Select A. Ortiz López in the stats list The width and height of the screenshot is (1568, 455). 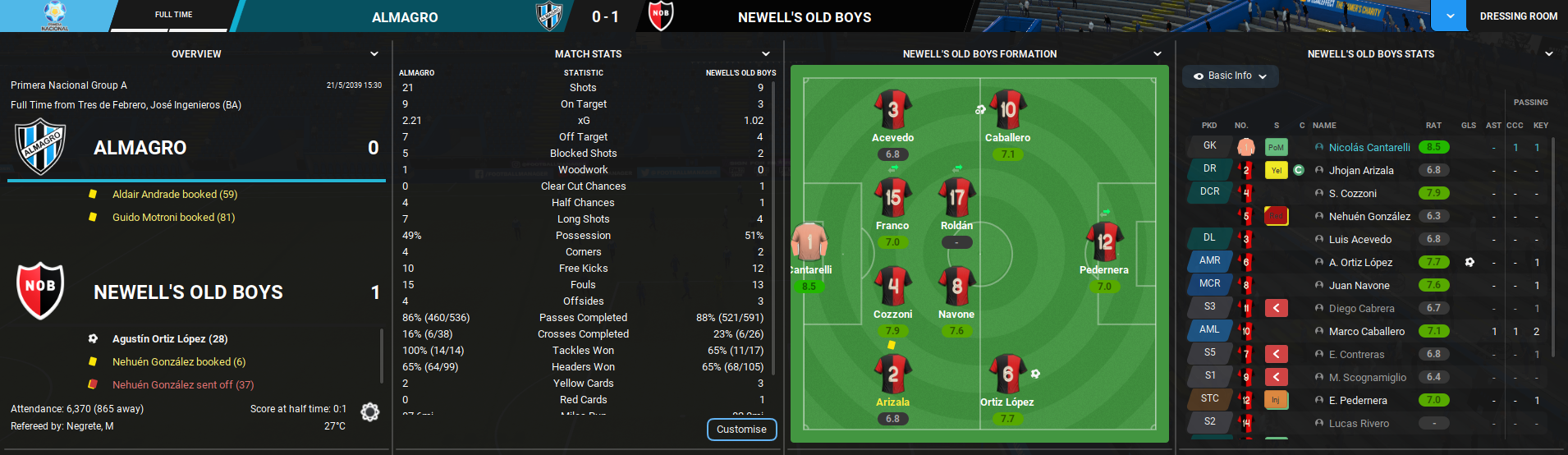click(1360, 263)
